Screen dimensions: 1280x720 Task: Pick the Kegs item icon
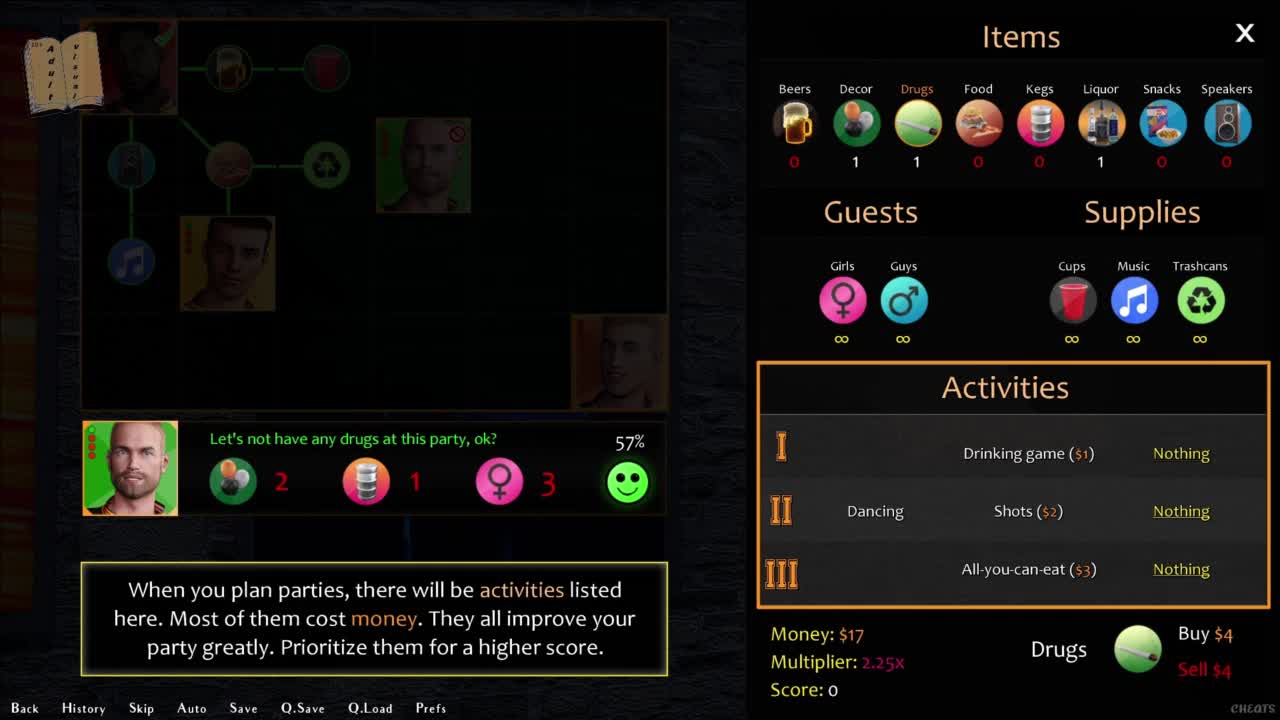[1039, 124]
